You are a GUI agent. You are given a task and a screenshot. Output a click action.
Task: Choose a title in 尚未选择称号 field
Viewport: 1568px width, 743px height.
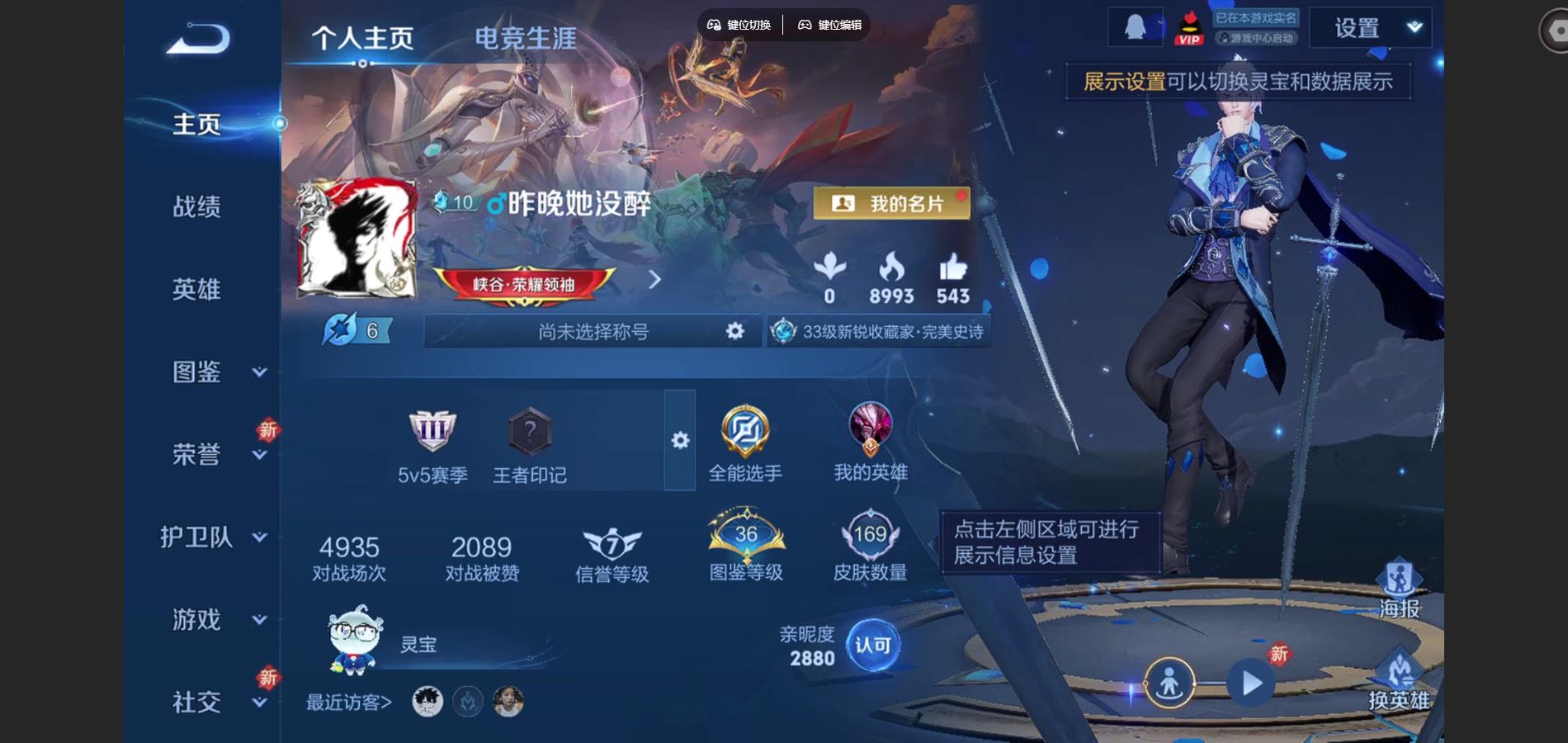coord(593,331)
